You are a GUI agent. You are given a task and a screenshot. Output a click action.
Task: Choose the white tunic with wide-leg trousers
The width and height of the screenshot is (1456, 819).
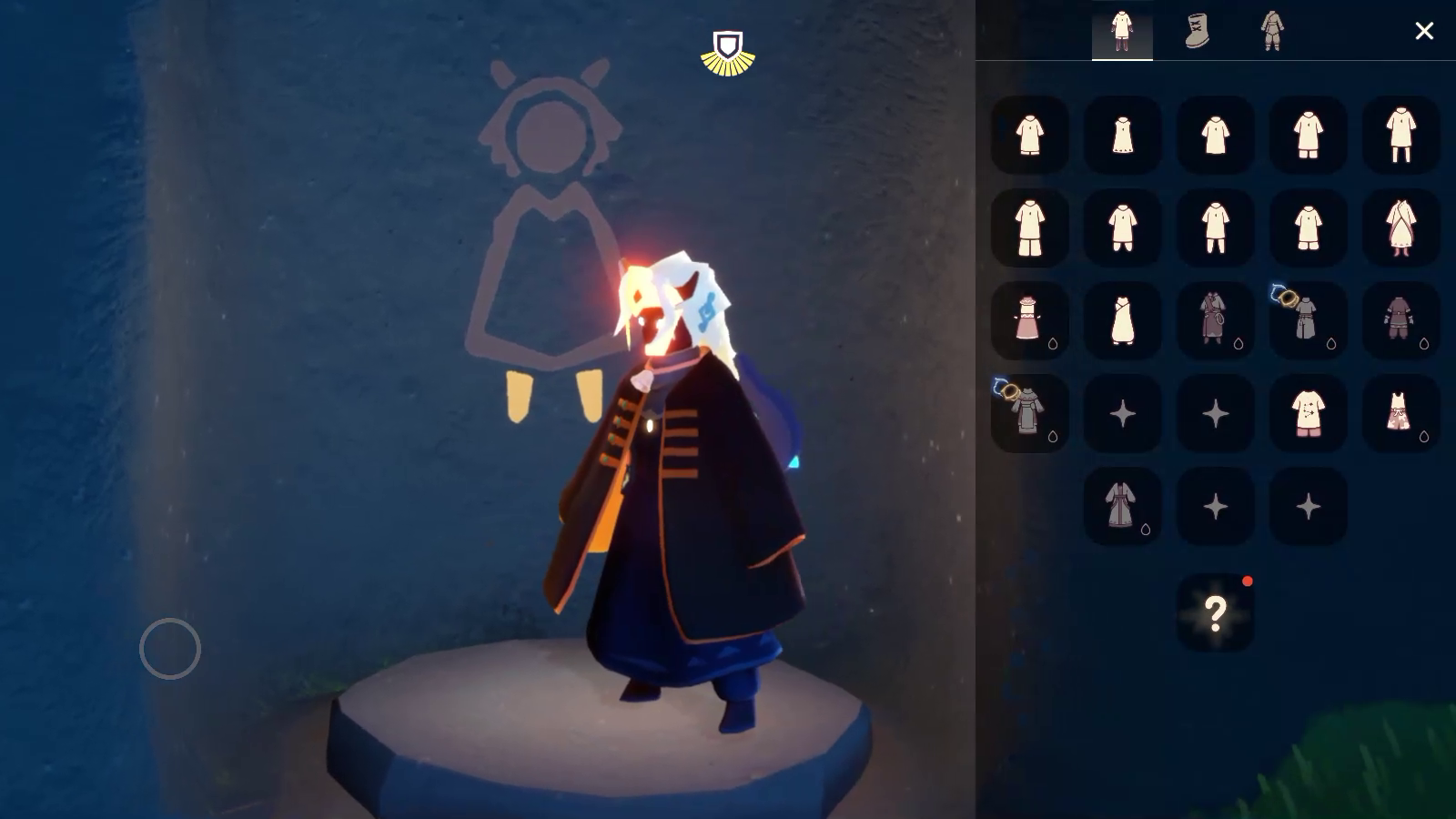1029,227
